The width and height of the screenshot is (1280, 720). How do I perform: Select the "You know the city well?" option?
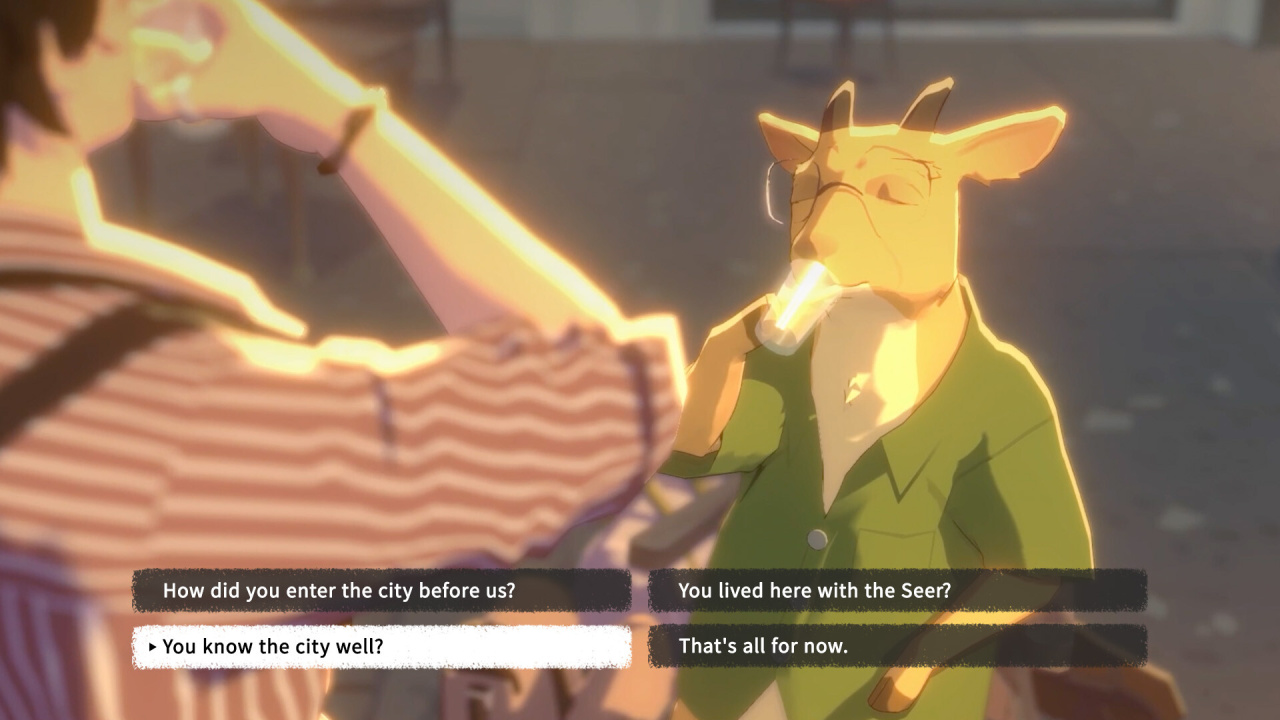pos(381,647)
